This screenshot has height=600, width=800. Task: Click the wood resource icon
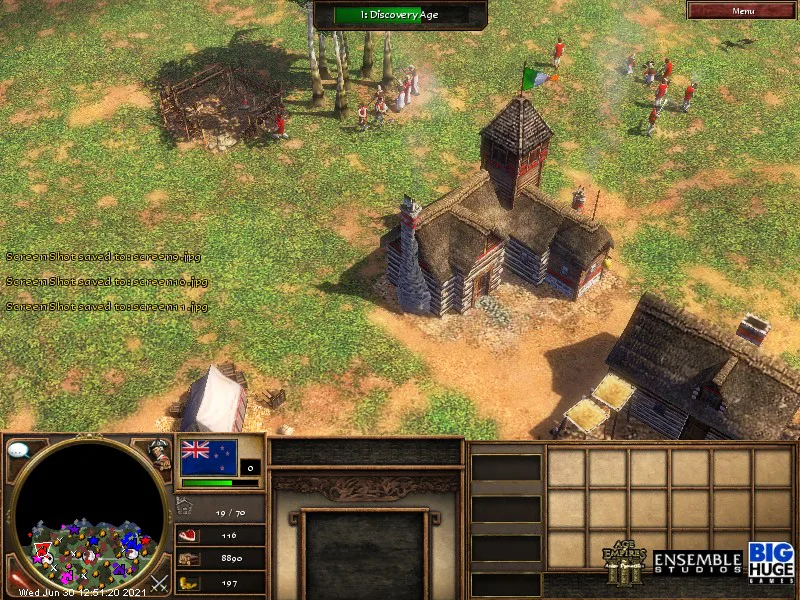click(187, 559)
